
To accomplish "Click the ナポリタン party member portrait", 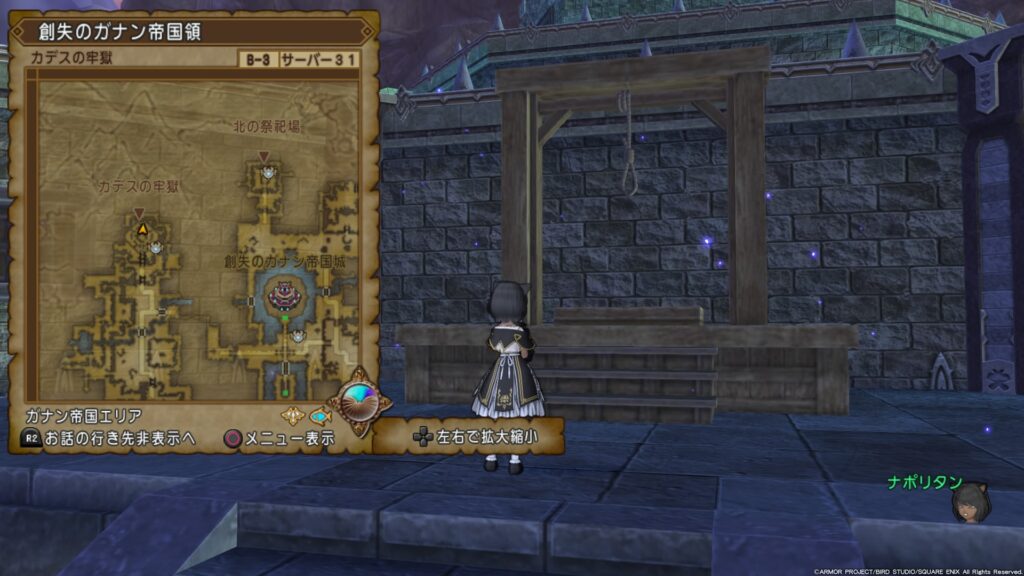I will pyautogui.click(x=969, y=502).
